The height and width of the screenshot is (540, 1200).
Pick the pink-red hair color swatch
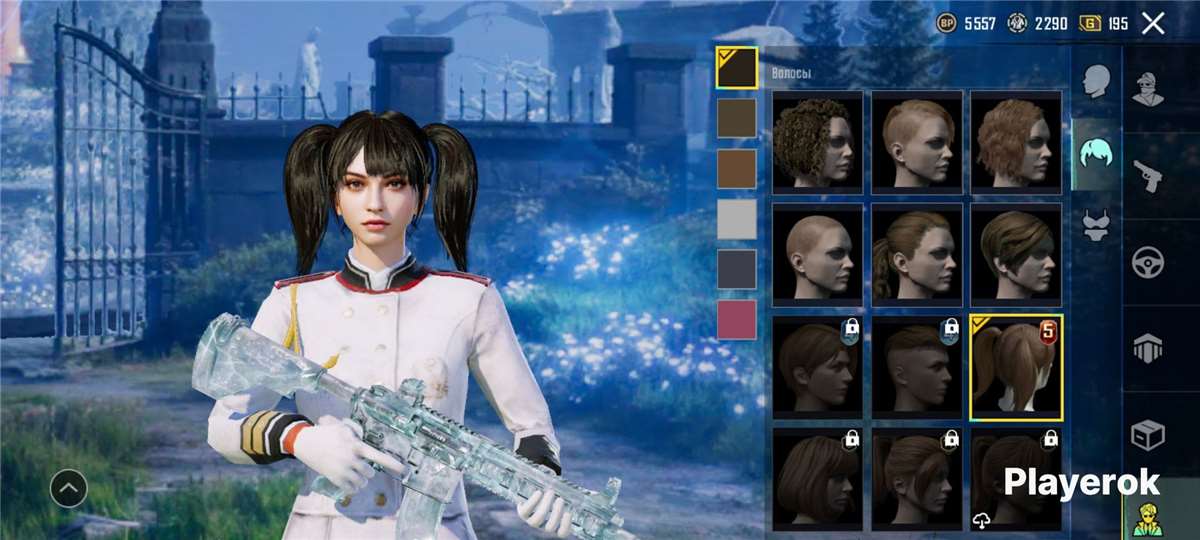(x=737, y=319)
